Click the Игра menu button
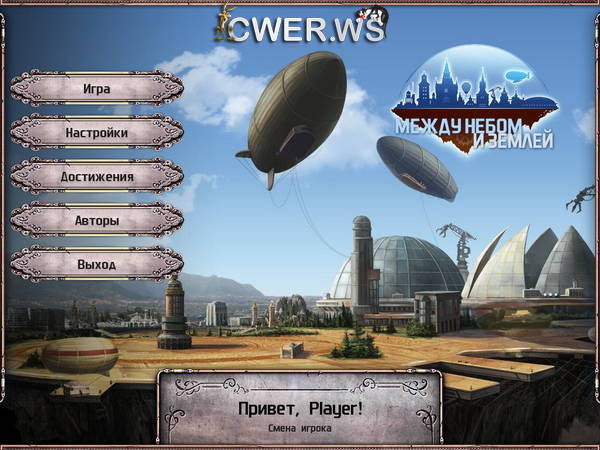Screen dimensions: 600x450 click(x=97, y=88)
